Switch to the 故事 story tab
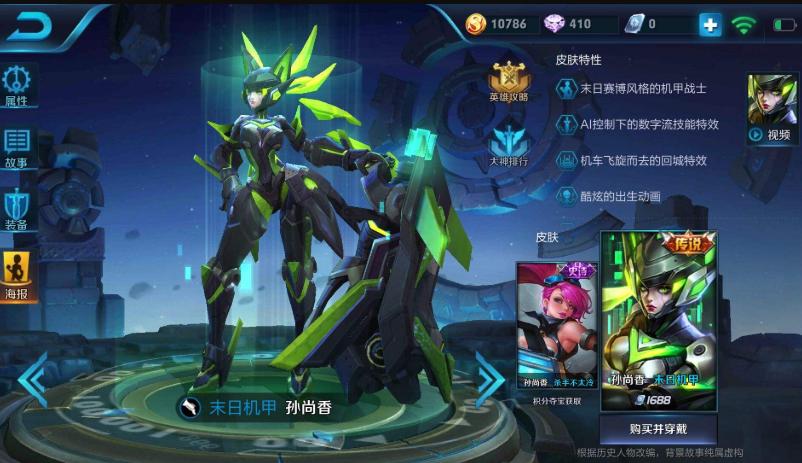The width and height of the screenshot is (802, 463). click(x=17, y=147)
